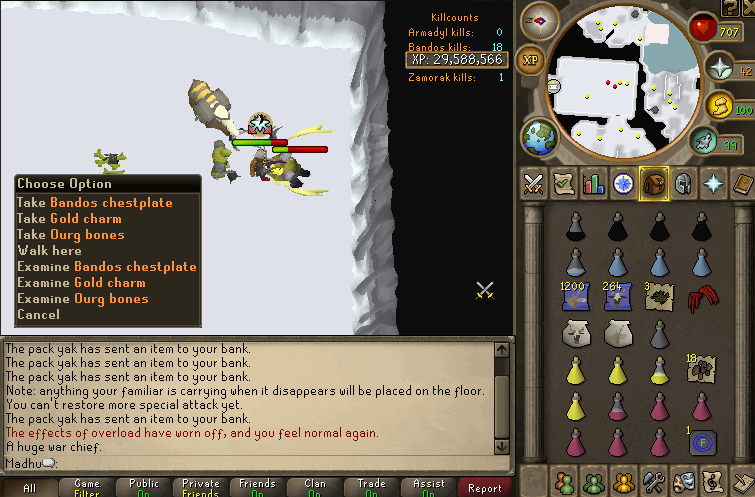Show All chat messages tab
Viewport: 755px width, 497px height.
pyautogui.click(x=29, y=488)
